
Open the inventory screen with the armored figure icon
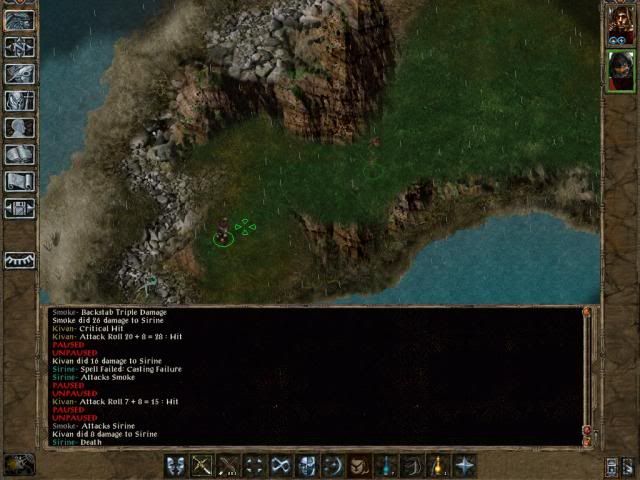[20, 100]
